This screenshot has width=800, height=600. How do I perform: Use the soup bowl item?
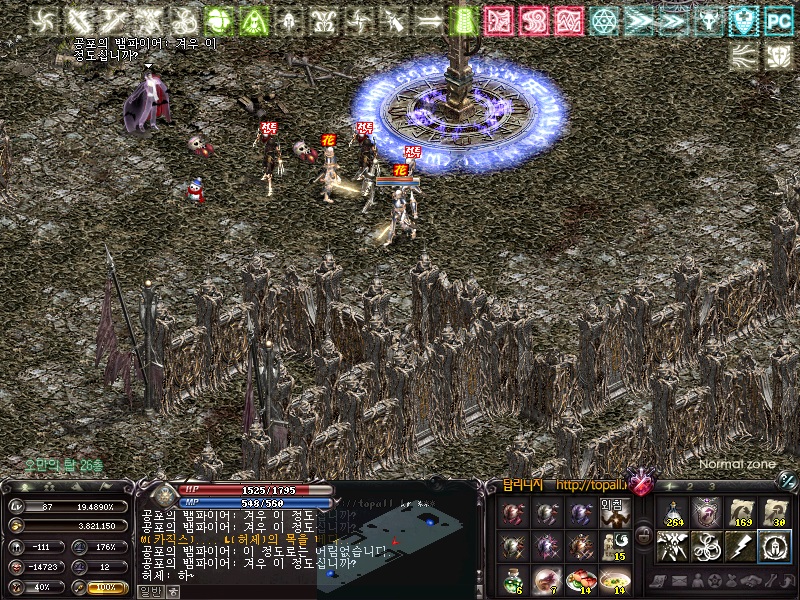[616, 580]
